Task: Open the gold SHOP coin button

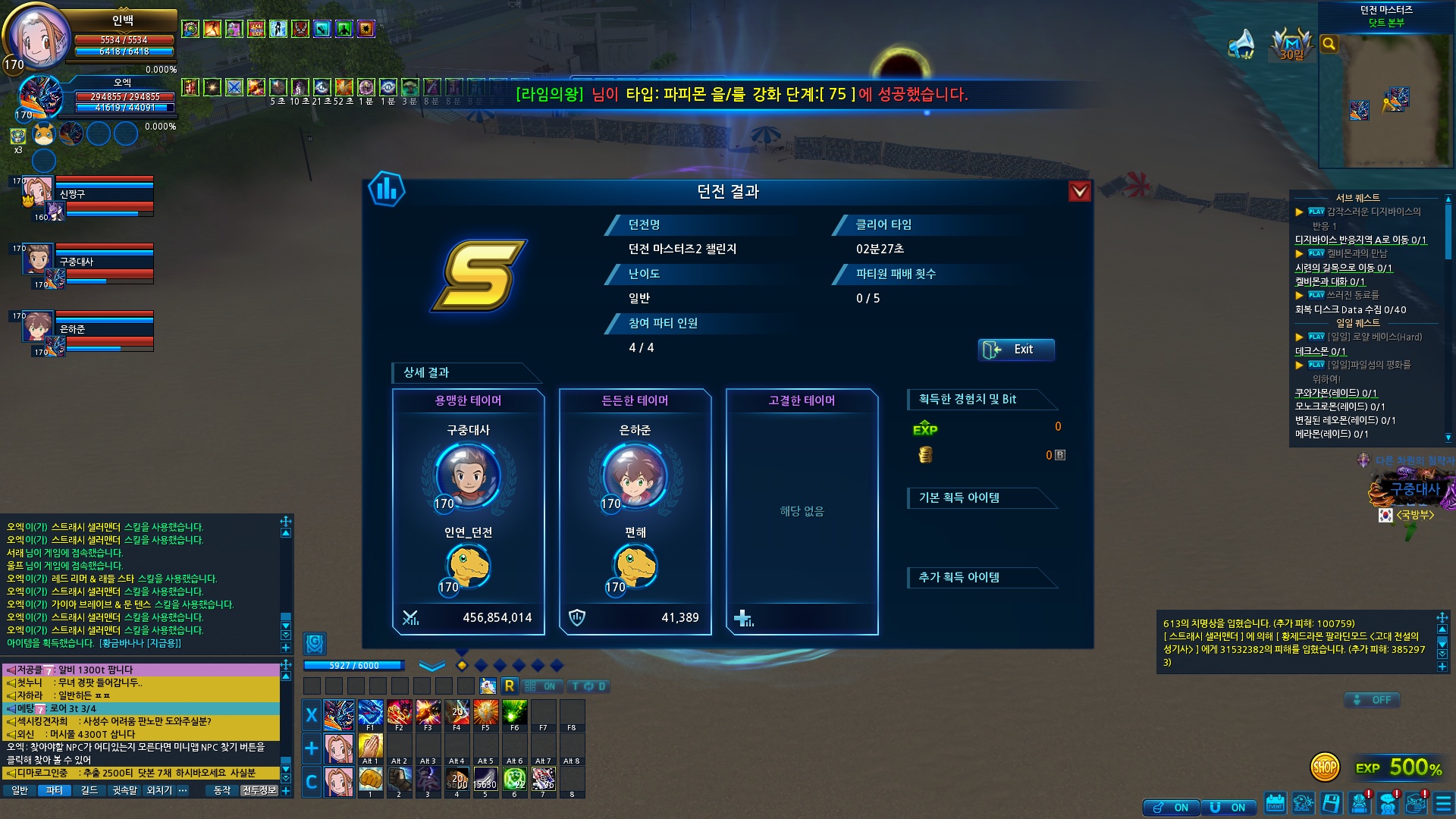Action: pos(1324,767)
